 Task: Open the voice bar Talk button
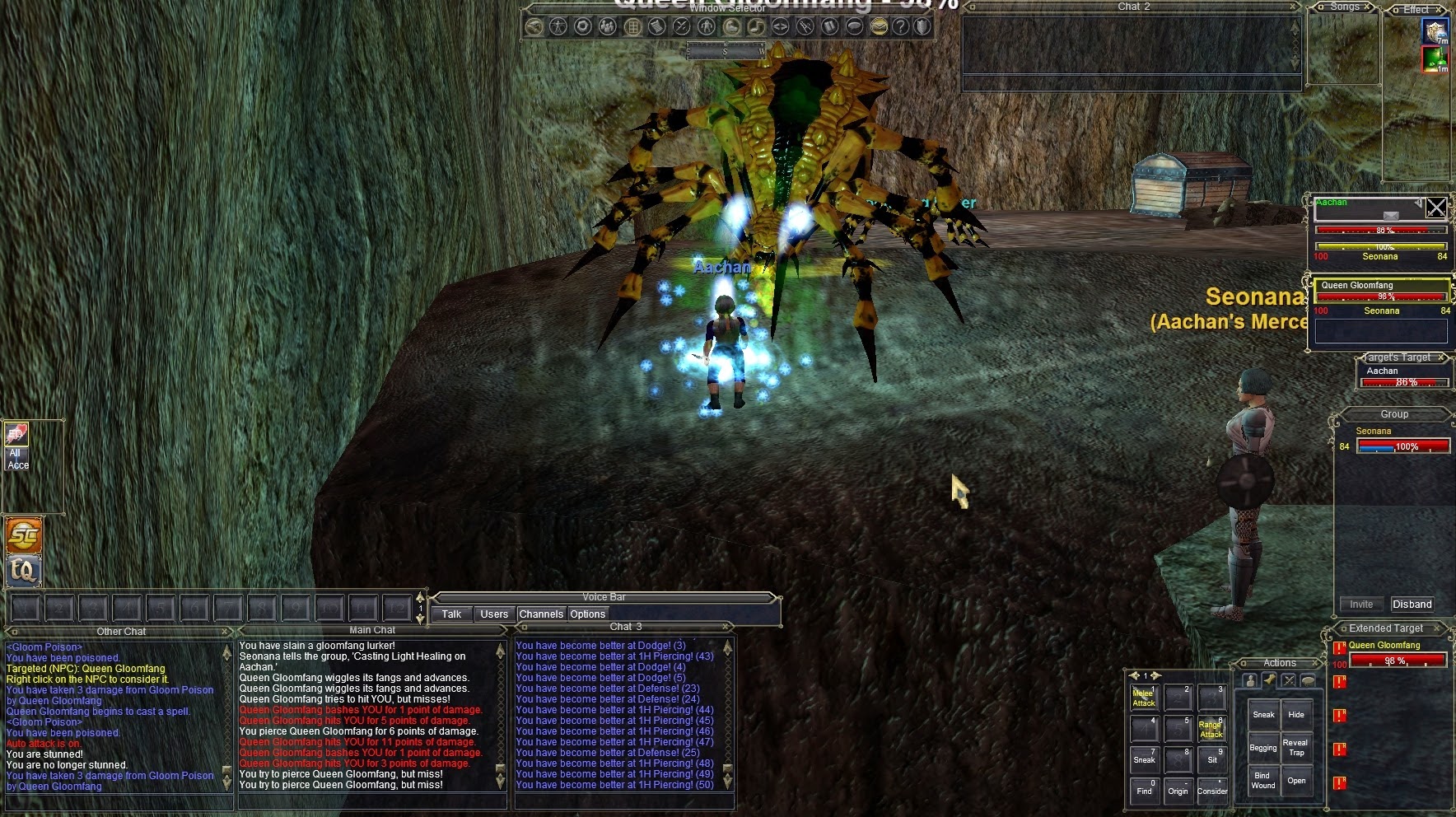(x=451, y=614)
